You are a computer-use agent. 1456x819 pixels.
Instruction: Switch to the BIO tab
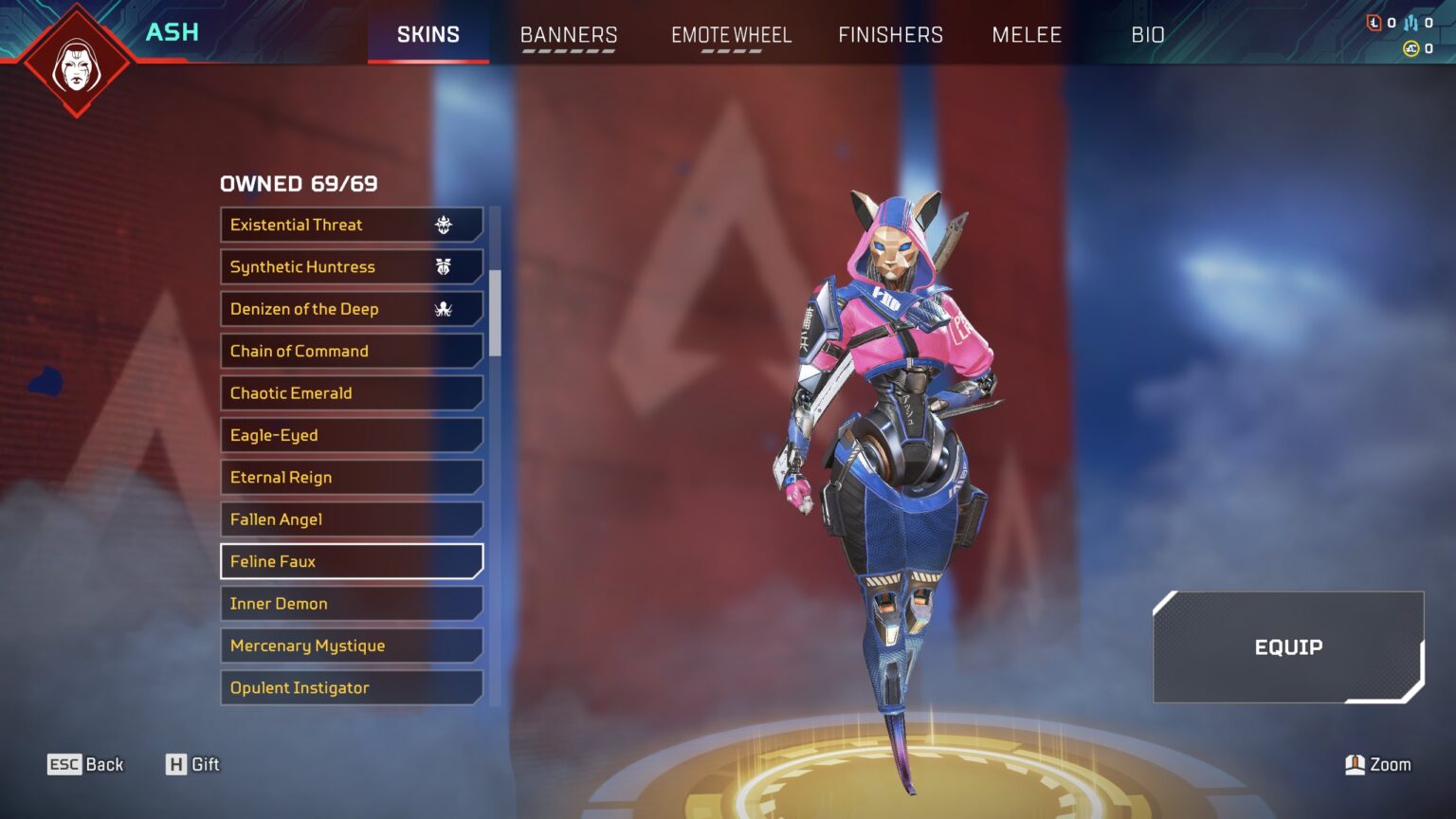(x=1149, y=35)
